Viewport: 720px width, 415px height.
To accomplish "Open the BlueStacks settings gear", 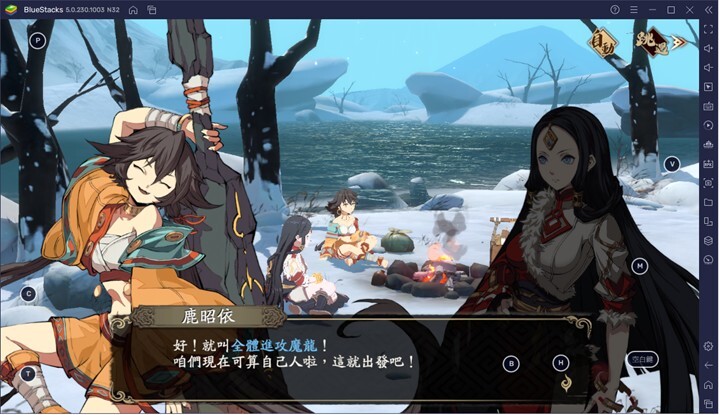I will pyautogui.click(x=708, y=345).
